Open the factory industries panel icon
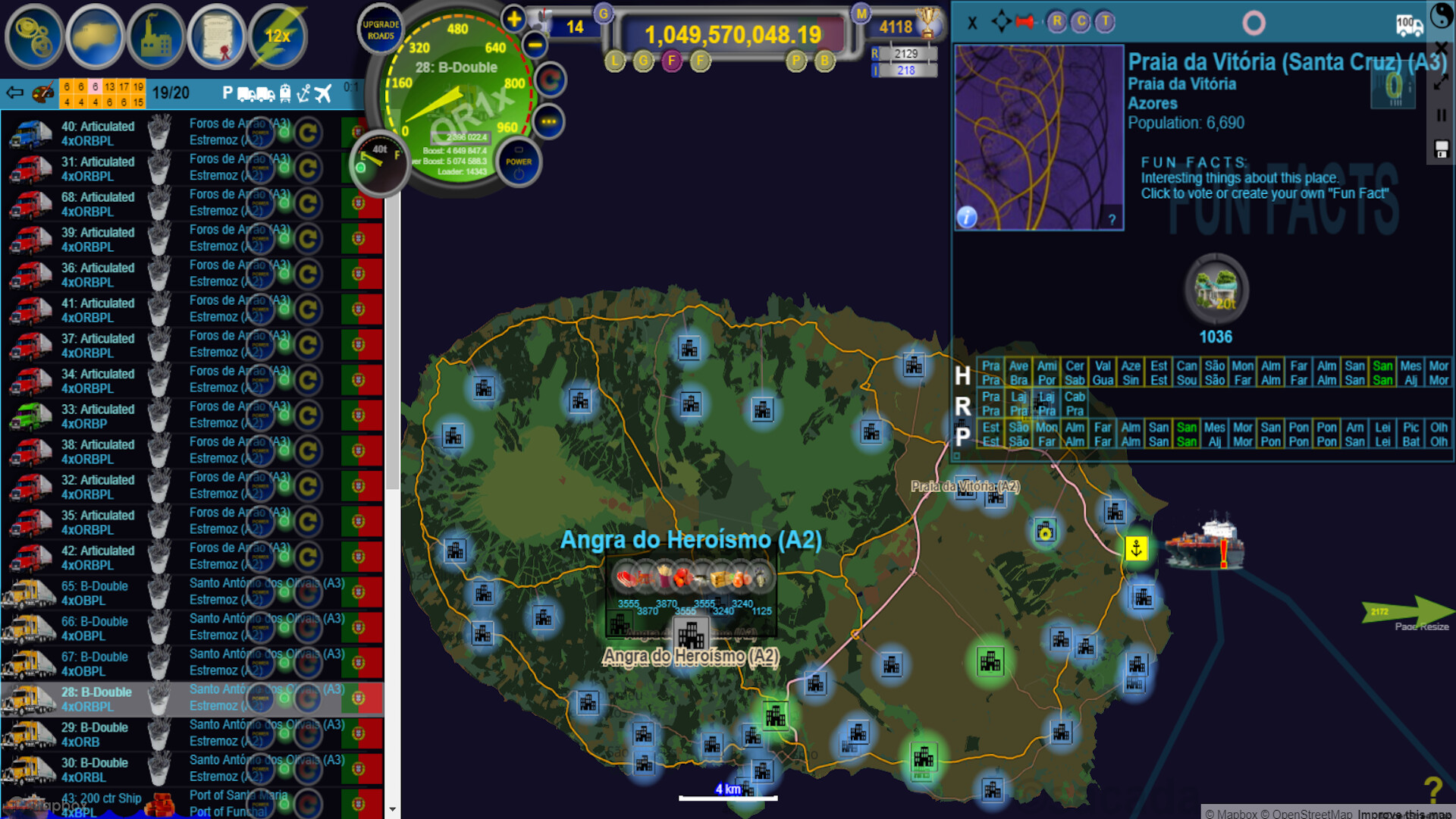Image resolution: width=1456 pixels, height=819 pixels. [x=155, y=36]
